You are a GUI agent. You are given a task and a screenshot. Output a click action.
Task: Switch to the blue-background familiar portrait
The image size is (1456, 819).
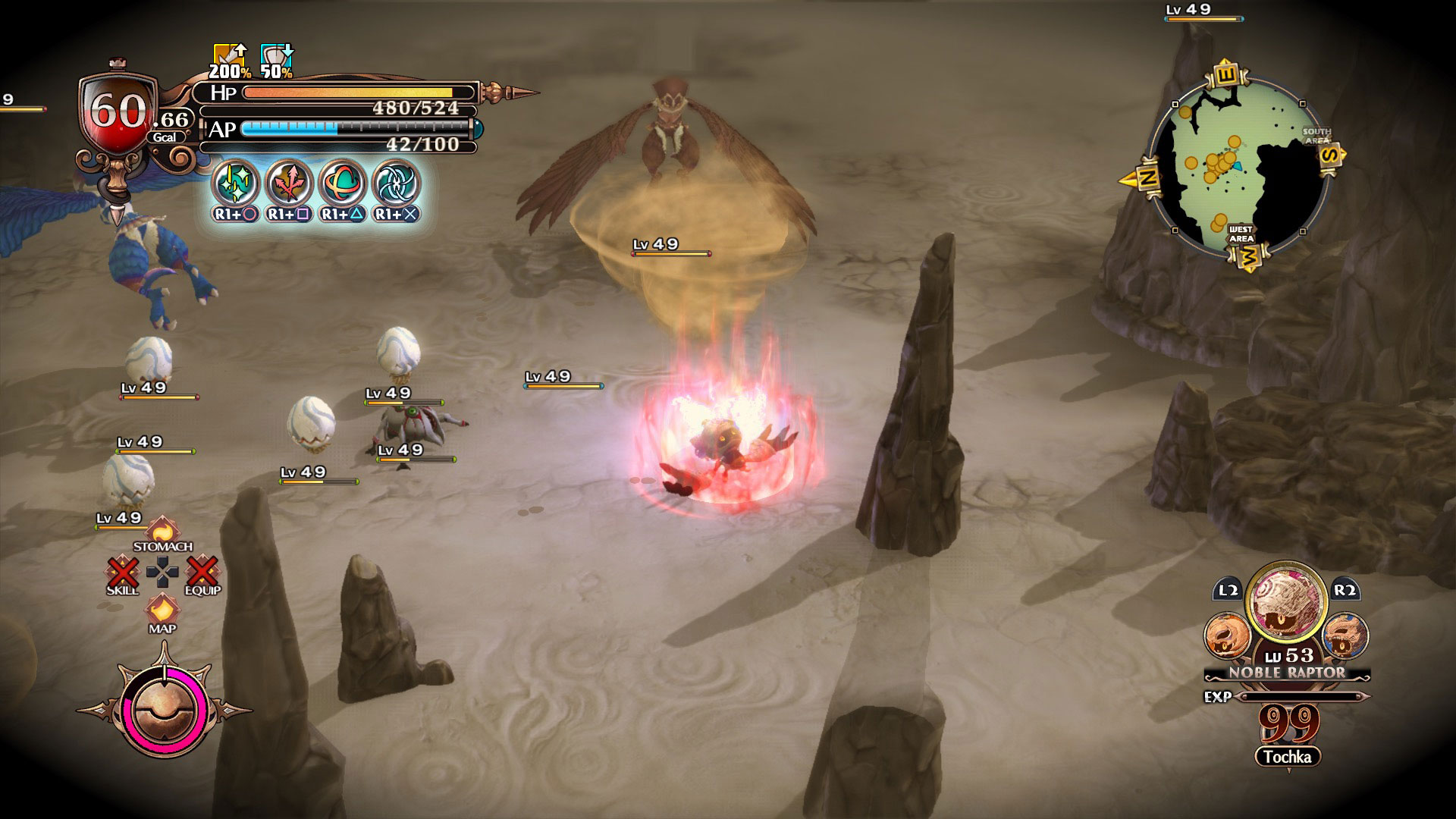pos(1345,635)
